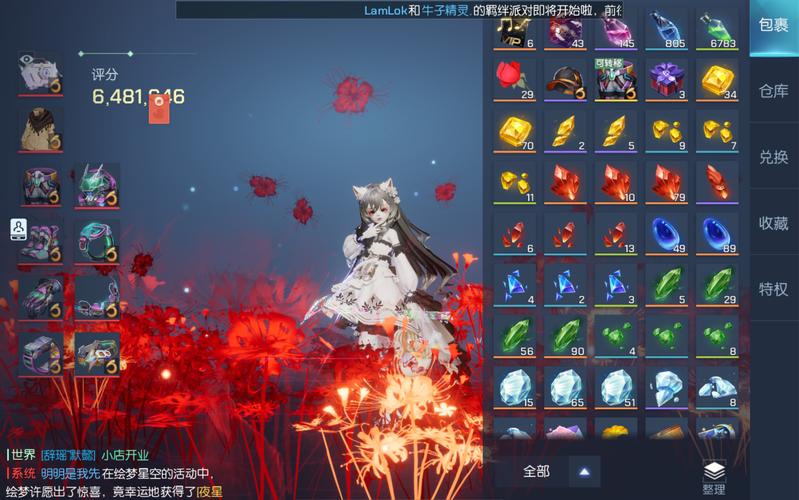Open the 收藏 collection tab

point(773,223)
